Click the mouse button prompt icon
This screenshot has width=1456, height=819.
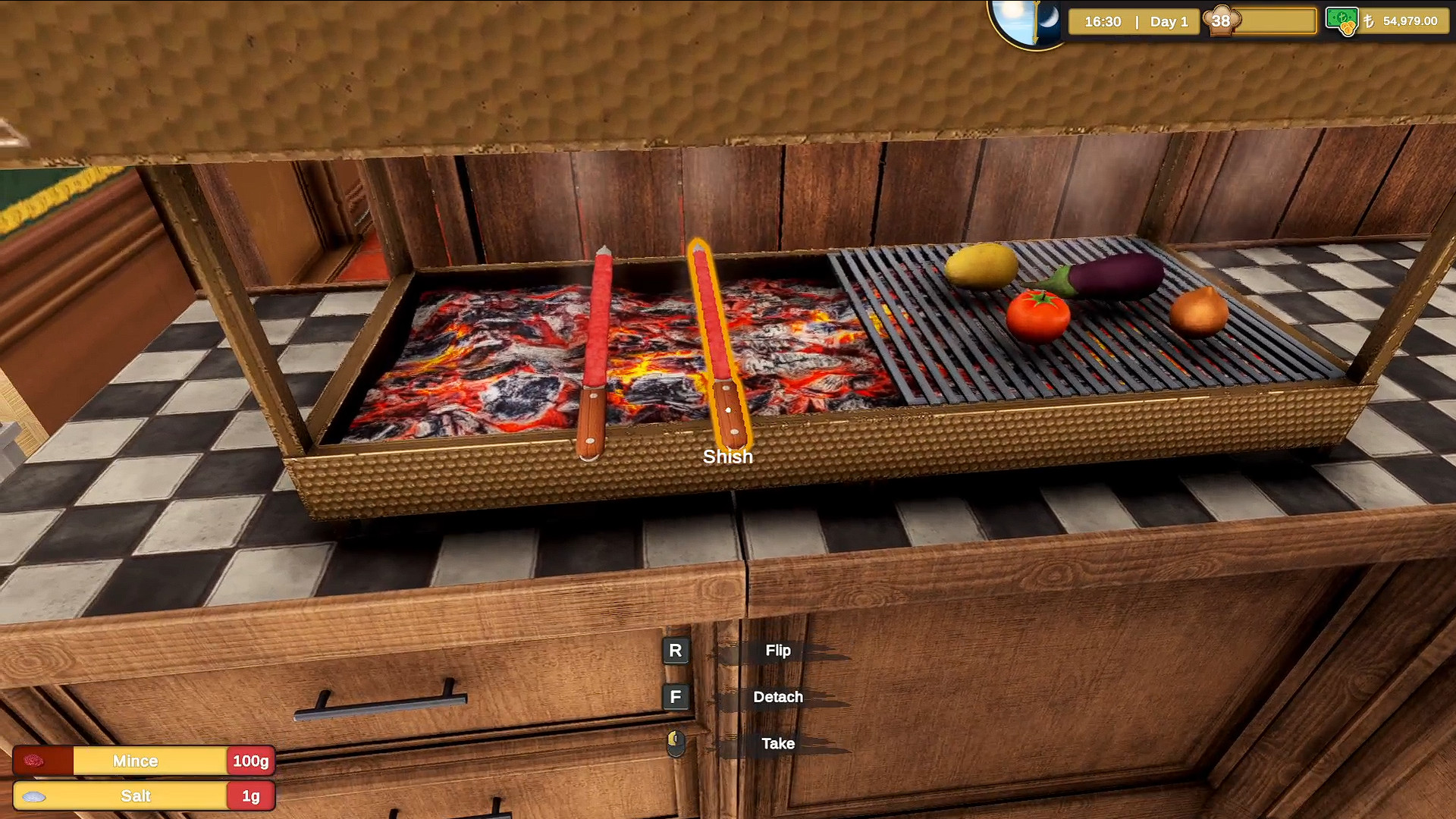click(x=674, y=744)
